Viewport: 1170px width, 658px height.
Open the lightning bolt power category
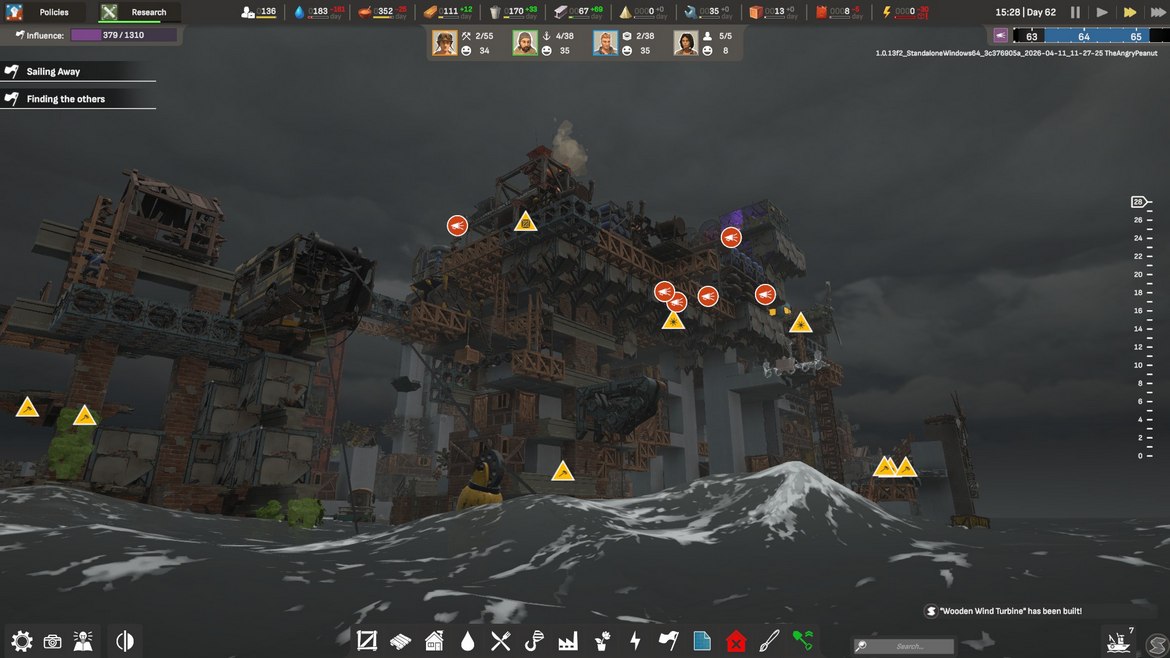[x=635, y=641]
